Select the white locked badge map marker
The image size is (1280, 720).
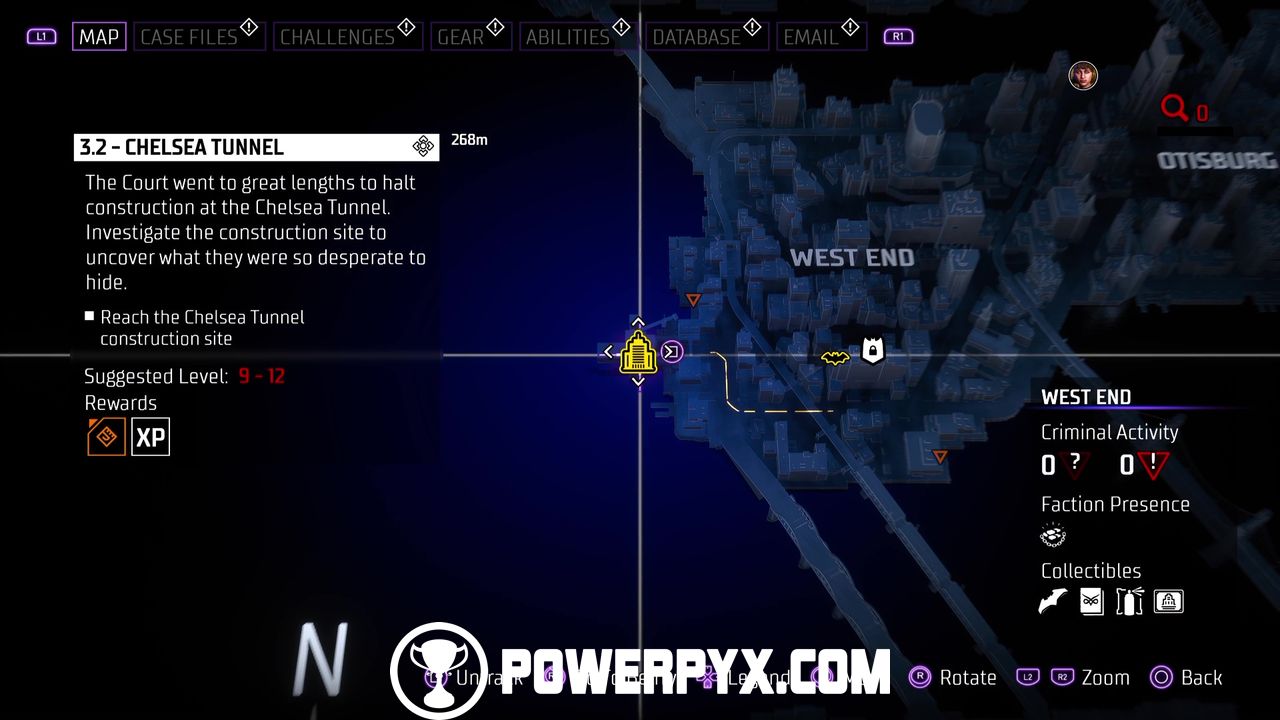pos(872,351)
